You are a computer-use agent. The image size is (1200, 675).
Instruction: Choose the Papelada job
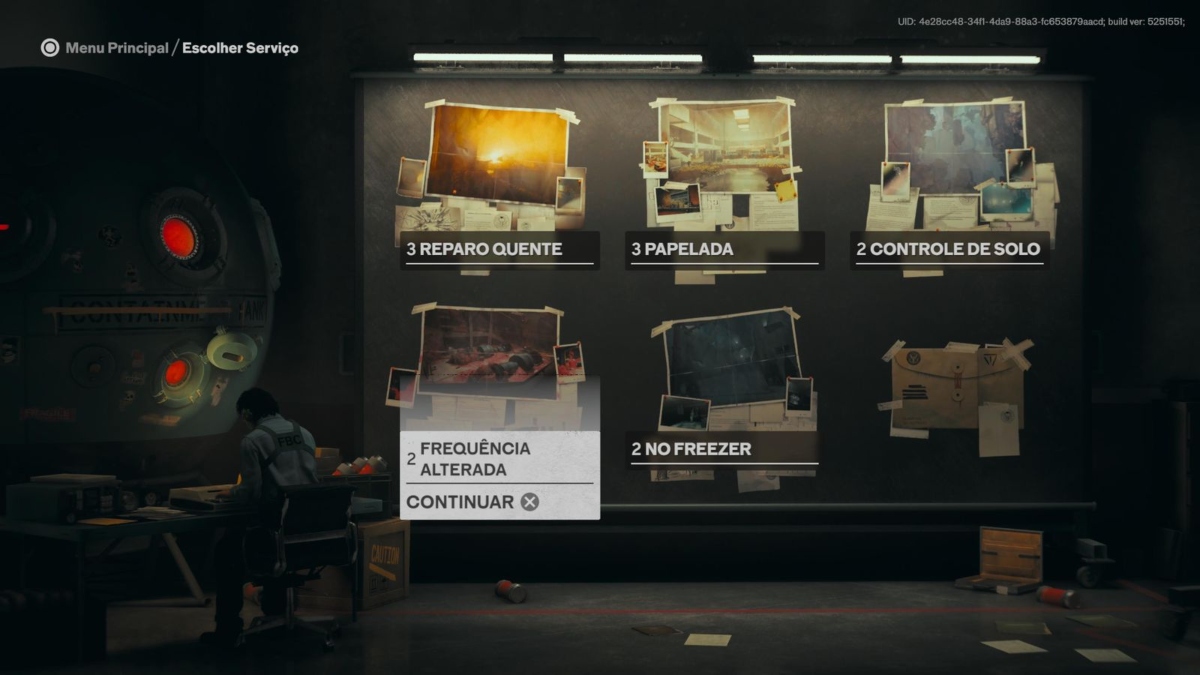coord(724,249)
